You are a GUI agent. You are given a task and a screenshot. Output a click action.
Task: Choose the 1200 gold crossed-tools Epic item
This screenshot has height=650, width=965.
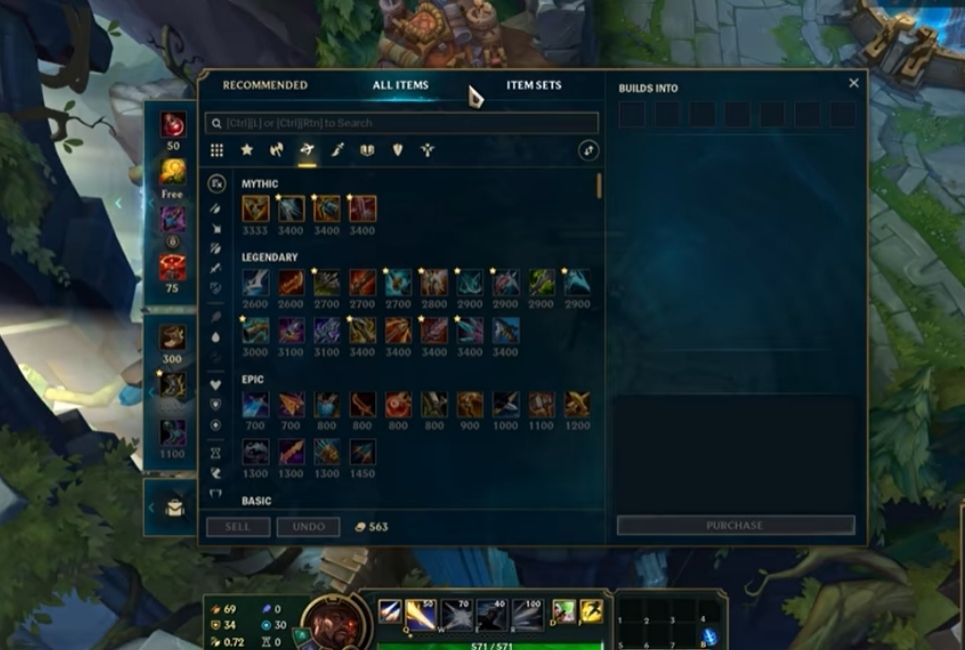pos(577,404)
